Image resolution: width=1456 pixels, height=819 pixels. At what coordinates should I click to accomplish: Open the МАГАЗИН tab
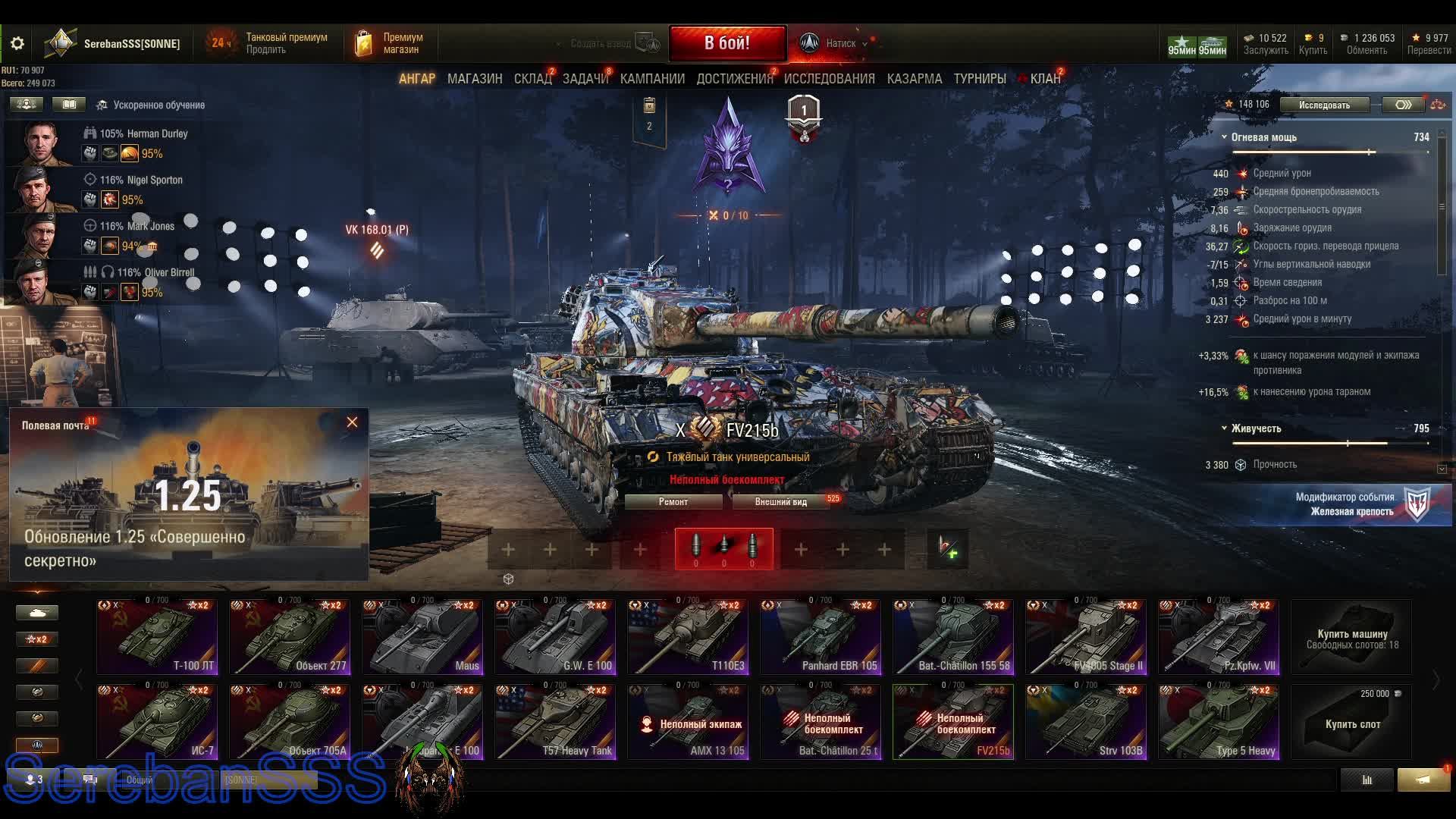tap(474, 79)
